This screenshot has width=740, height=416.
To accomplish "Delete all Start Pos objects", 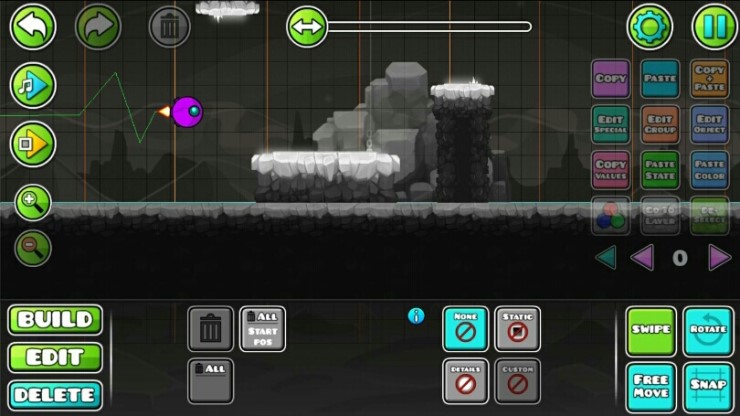I will coord(262,329).
